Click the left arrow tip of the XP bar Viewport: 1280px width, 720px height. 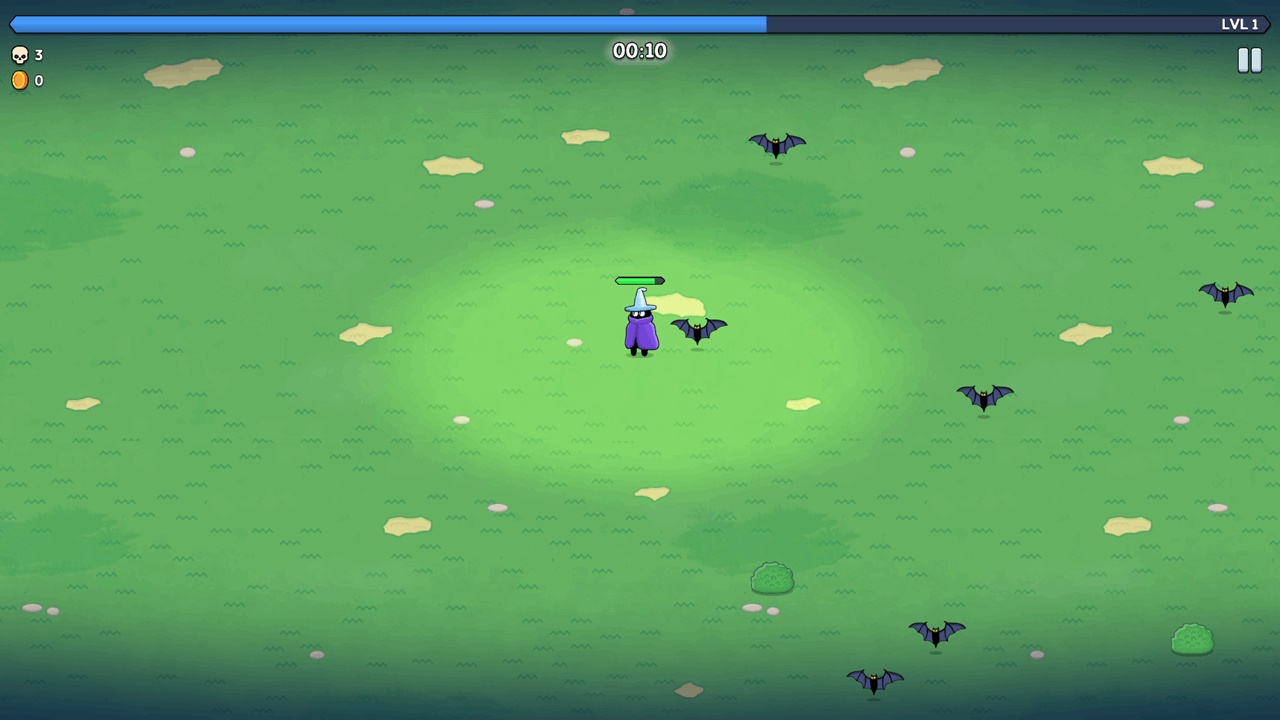(10, 24)
